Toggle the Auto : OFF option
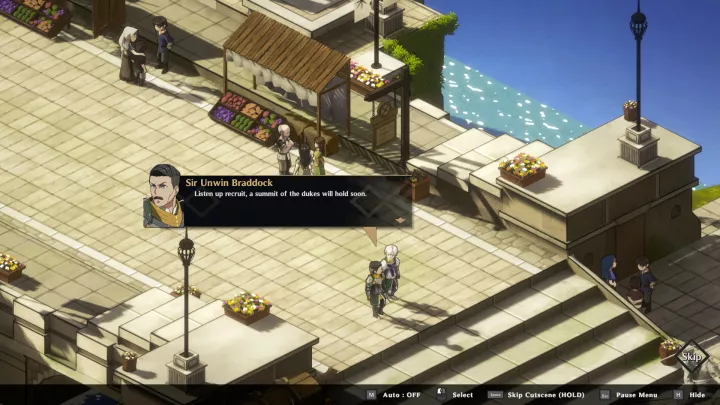Image resolution: width=720 pixels, height=405 pixels. click(399, 395)
